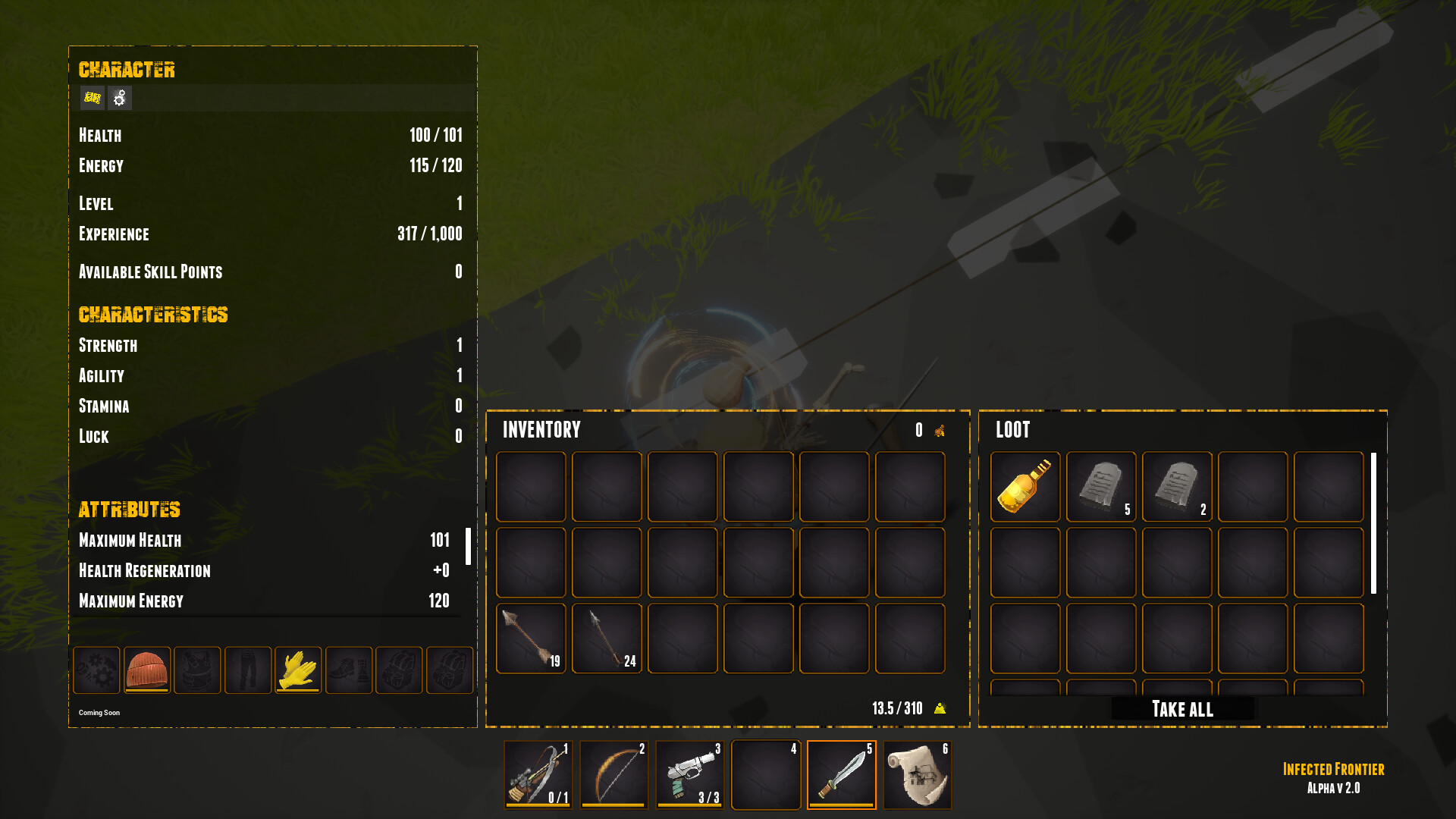
Task: Click the gear settings icon below Character title
Action: coord(119,99)
